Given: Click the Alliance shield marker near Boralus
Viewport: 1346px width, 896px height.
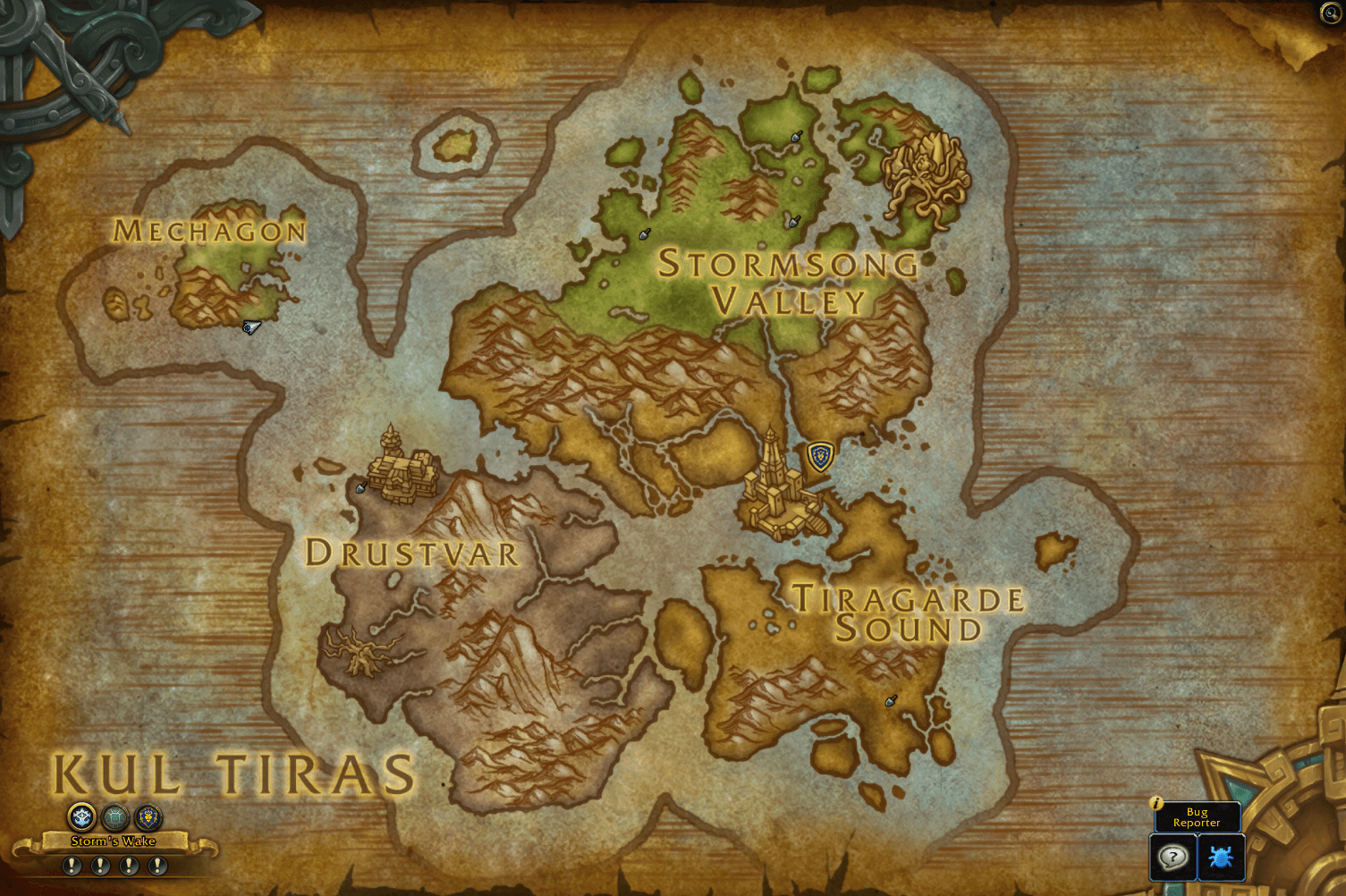Looking at the screenshot, I should (819, 455).
